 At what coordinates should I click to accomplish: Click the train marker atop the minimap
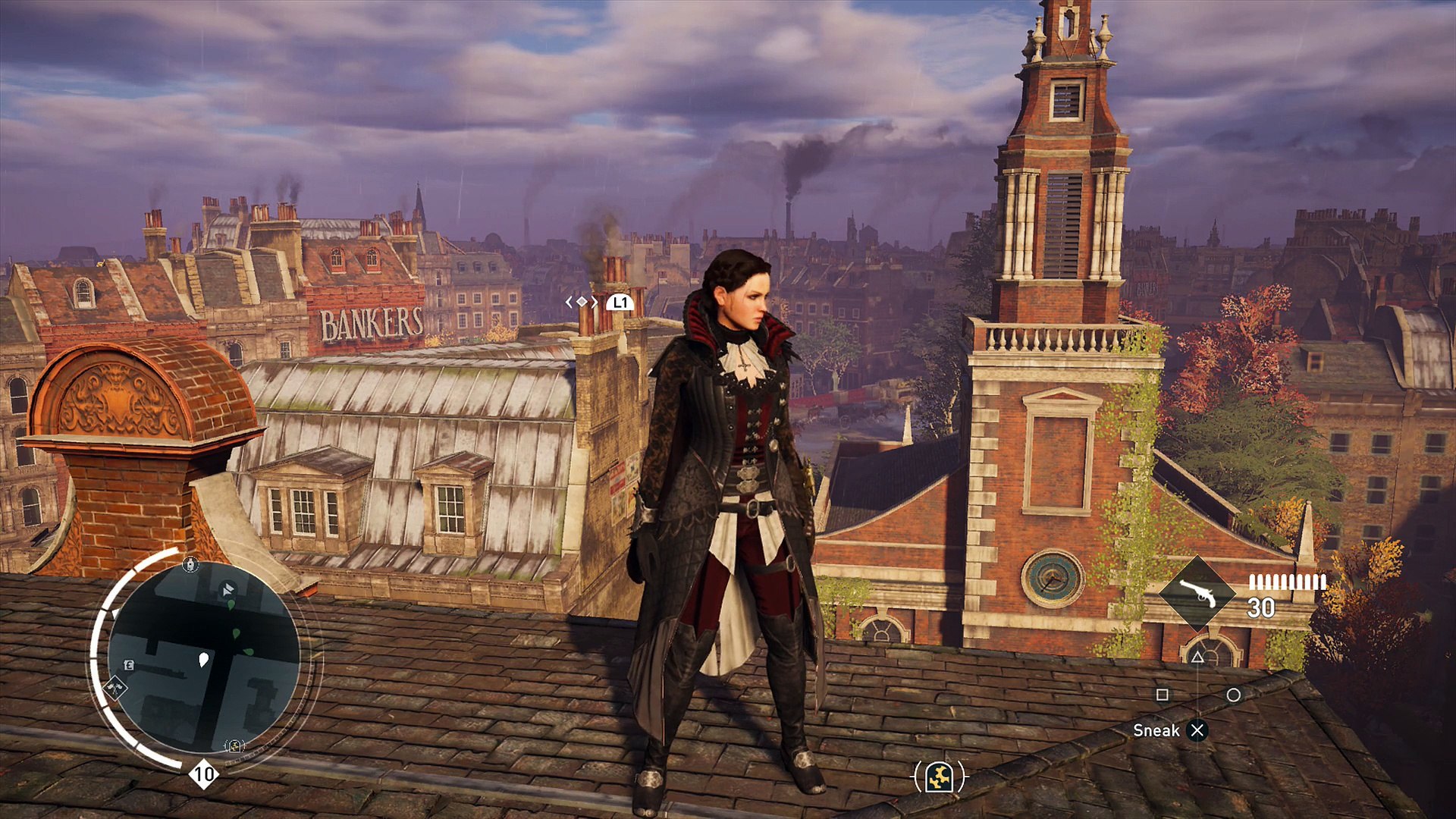click(x=190, y=564)
